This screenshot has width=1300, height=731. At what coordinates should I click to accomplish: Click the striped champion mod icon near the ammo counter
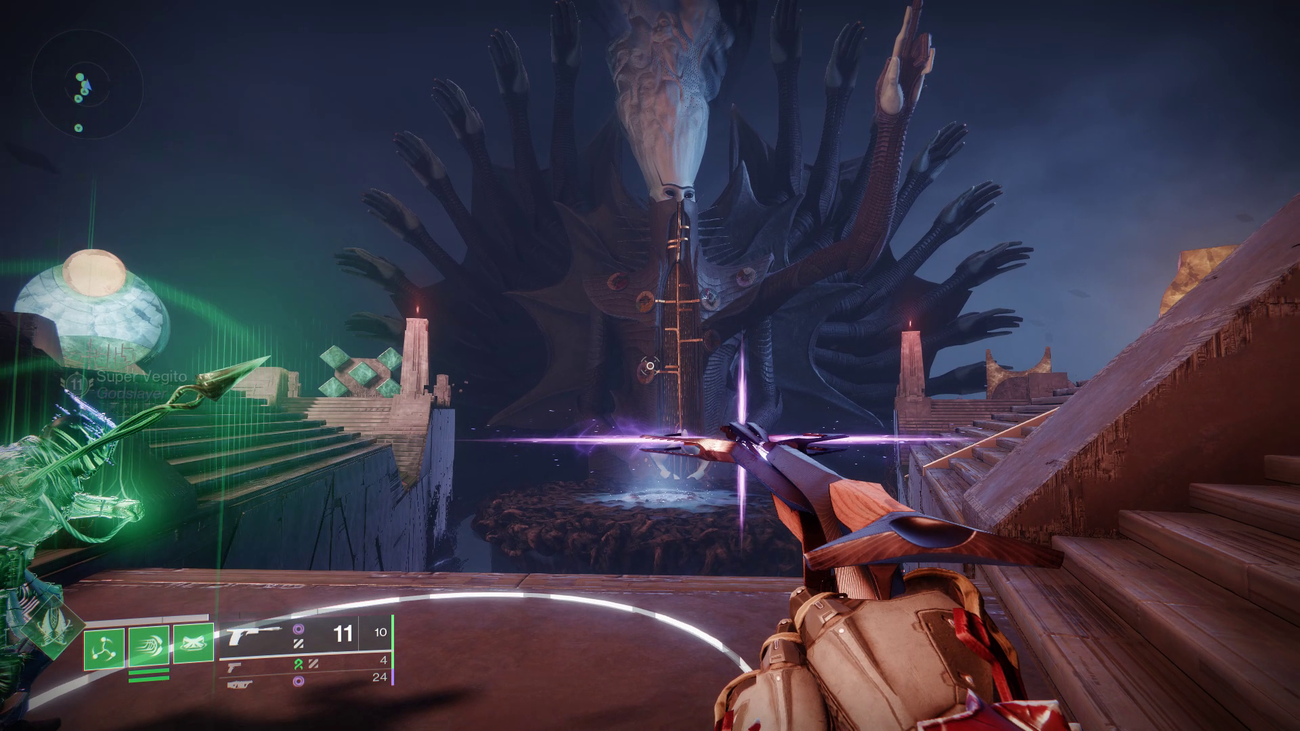[x=301, y=644]
